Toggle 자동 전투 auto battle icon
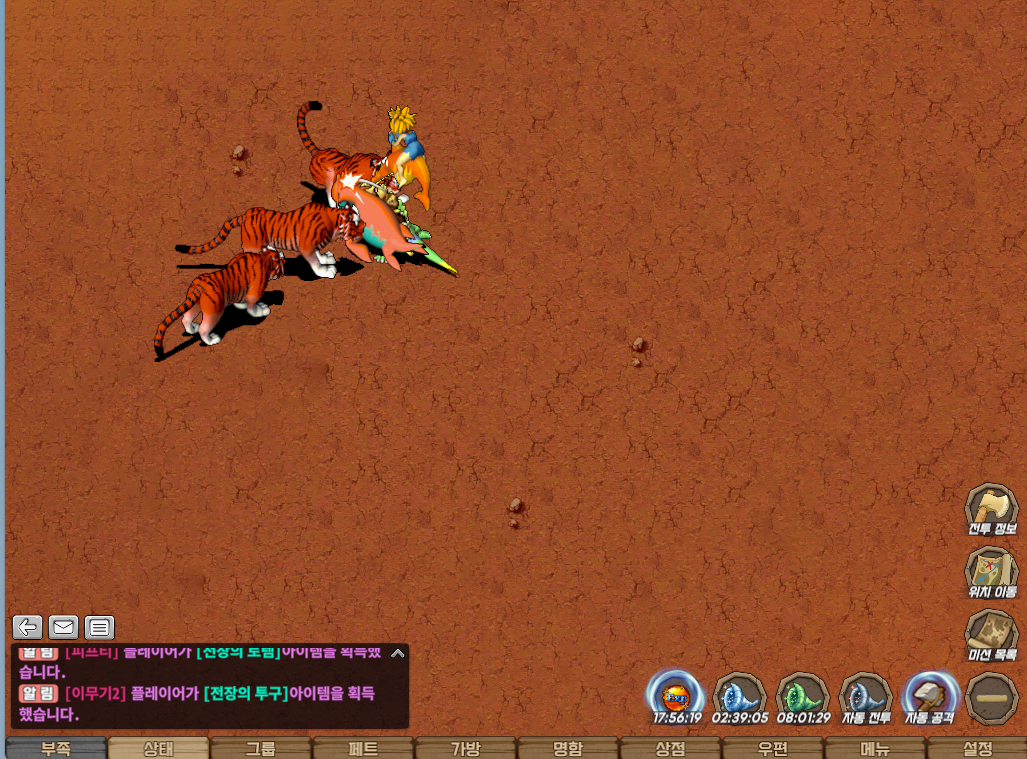1027x759 pixels. tap(866, 694)
